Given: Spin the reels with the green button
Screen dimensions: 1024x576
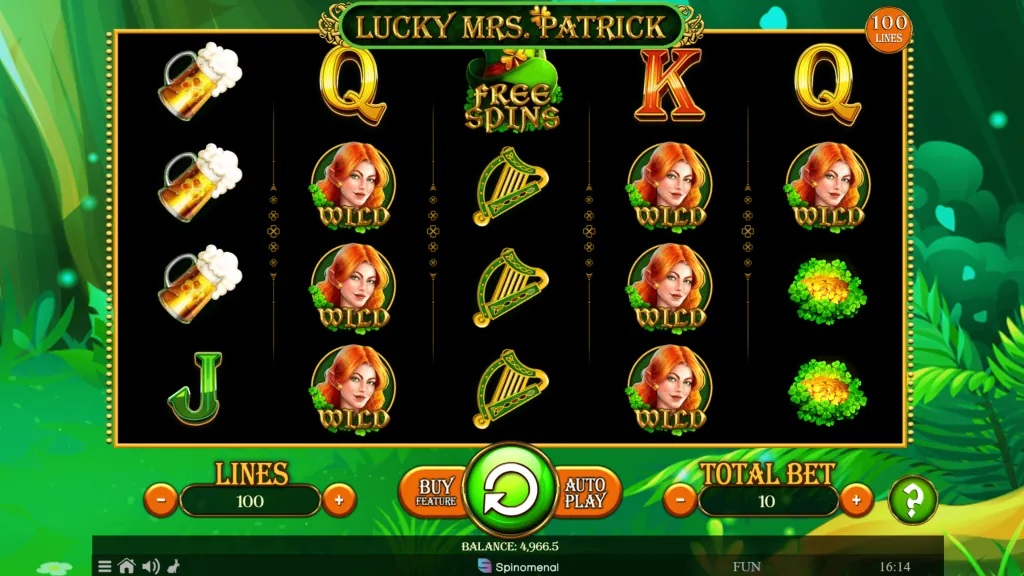Looking at the screenshot, I should 511,491.
